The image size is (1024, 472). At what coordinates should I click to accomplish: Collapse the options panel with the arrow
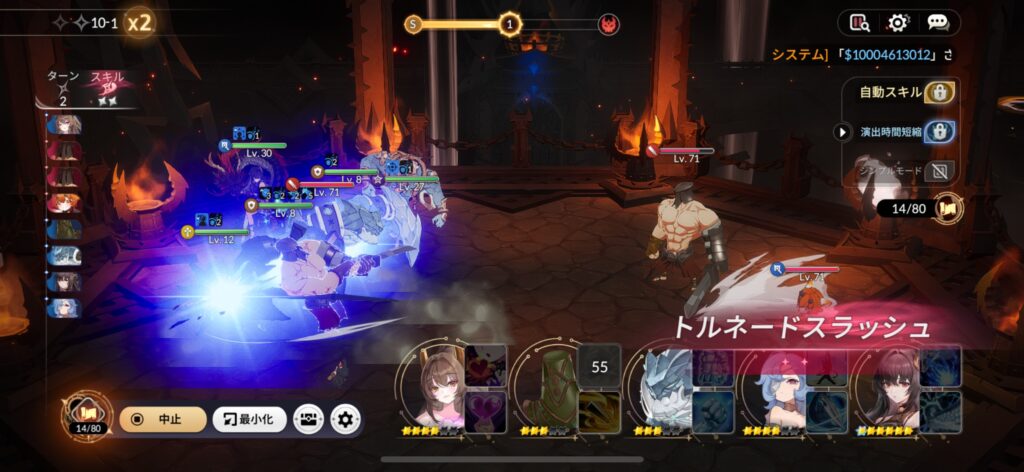click(x=843, y=131)
